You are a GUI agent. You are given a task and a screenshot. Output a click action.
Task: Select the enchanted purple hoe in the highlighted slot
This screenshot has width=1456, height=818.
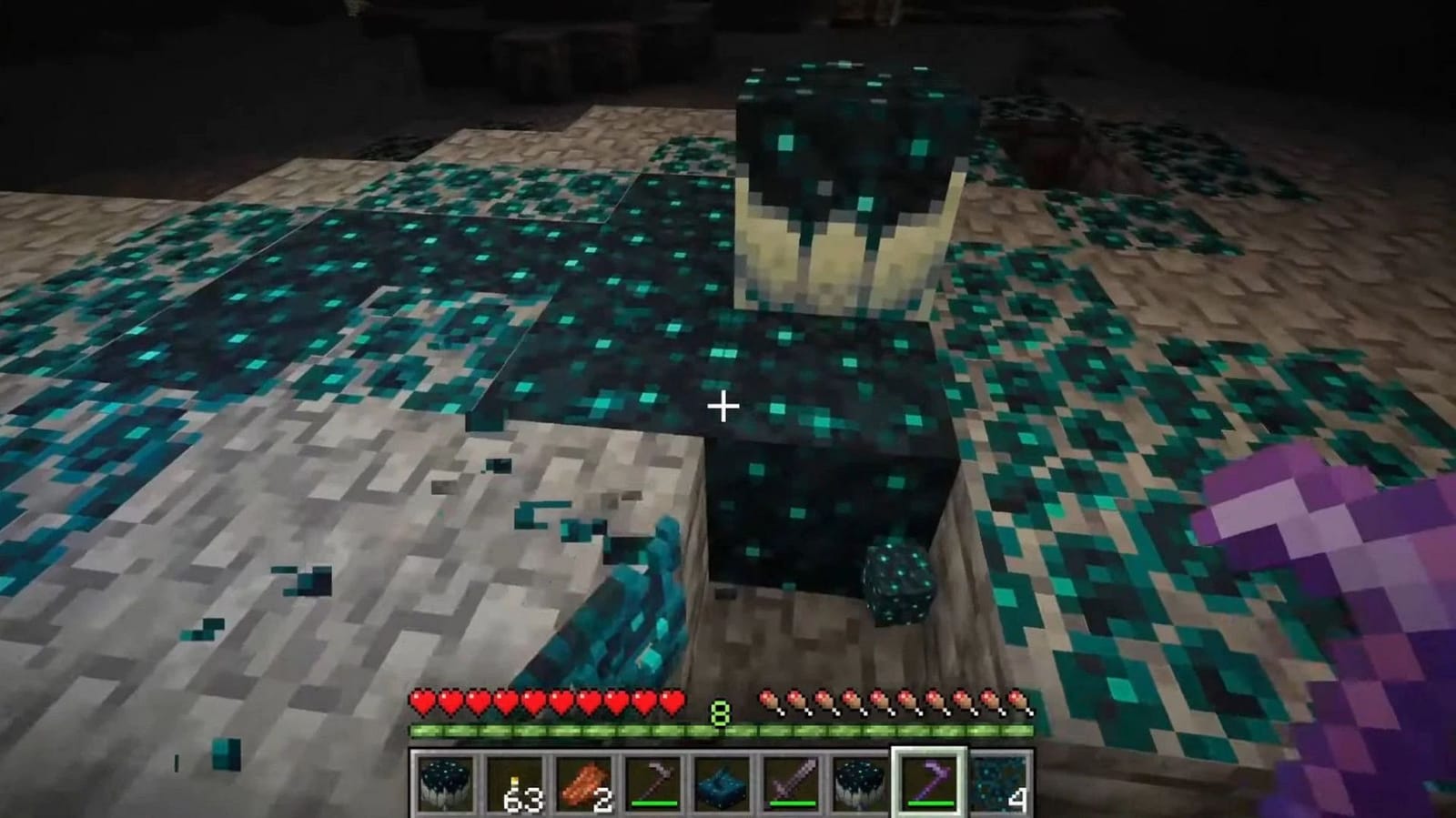coord(930,783)
